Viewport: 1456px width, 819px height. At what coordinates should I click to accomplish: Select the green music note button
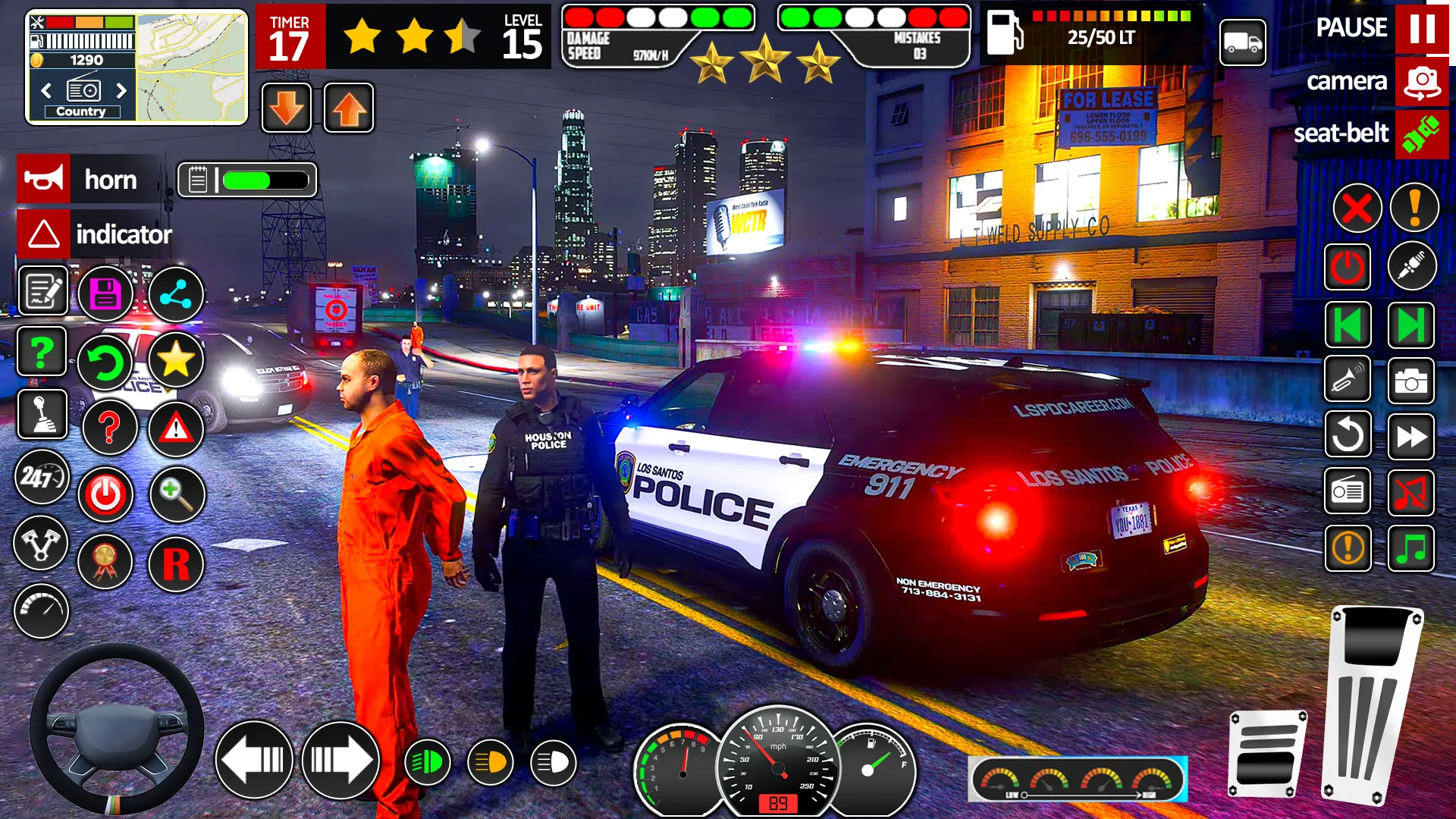[x=1410, y=548]
